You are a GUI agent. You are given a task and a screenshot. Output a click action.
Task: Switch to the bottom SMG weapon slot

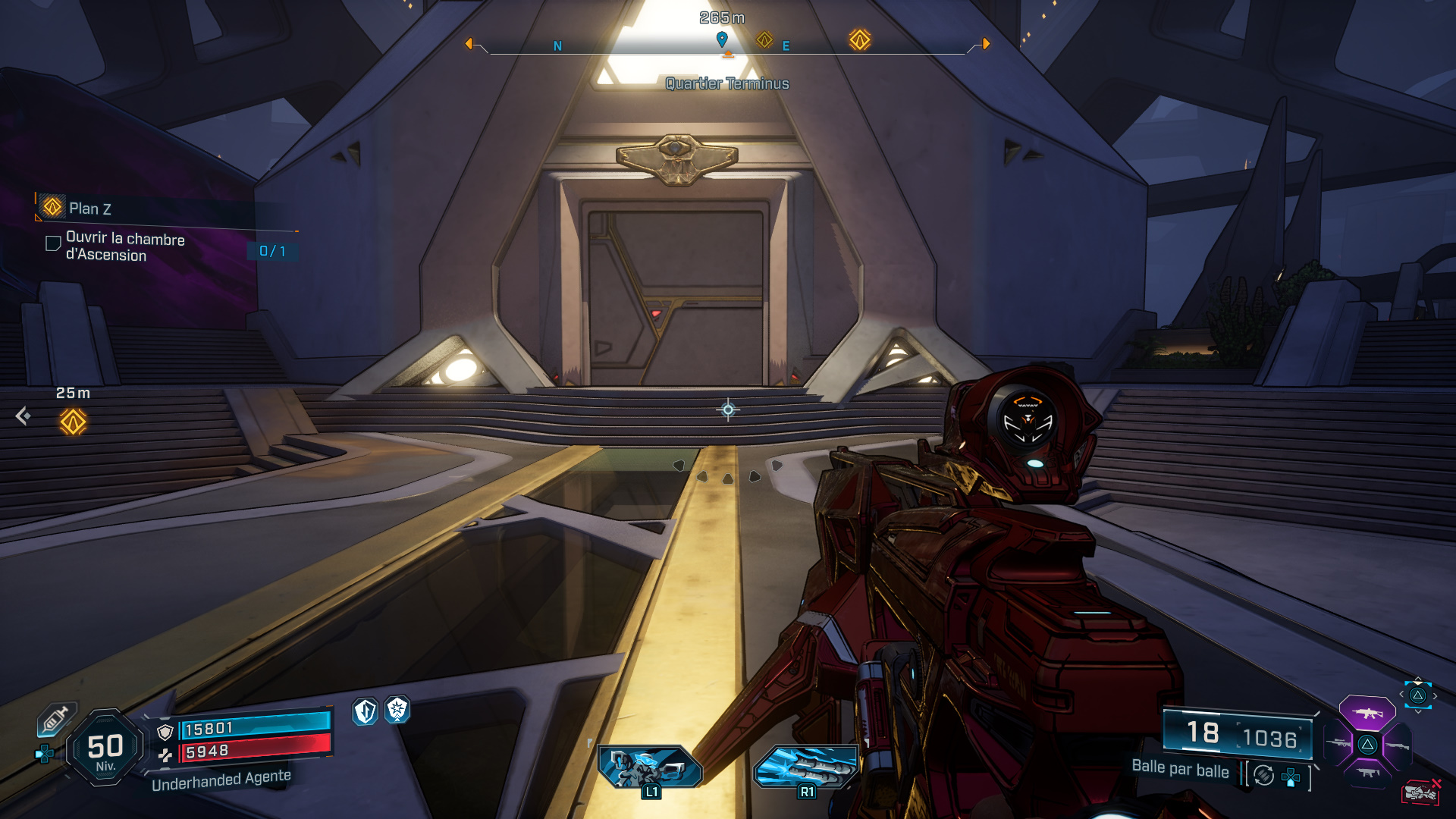click(x=1367, y=773)
